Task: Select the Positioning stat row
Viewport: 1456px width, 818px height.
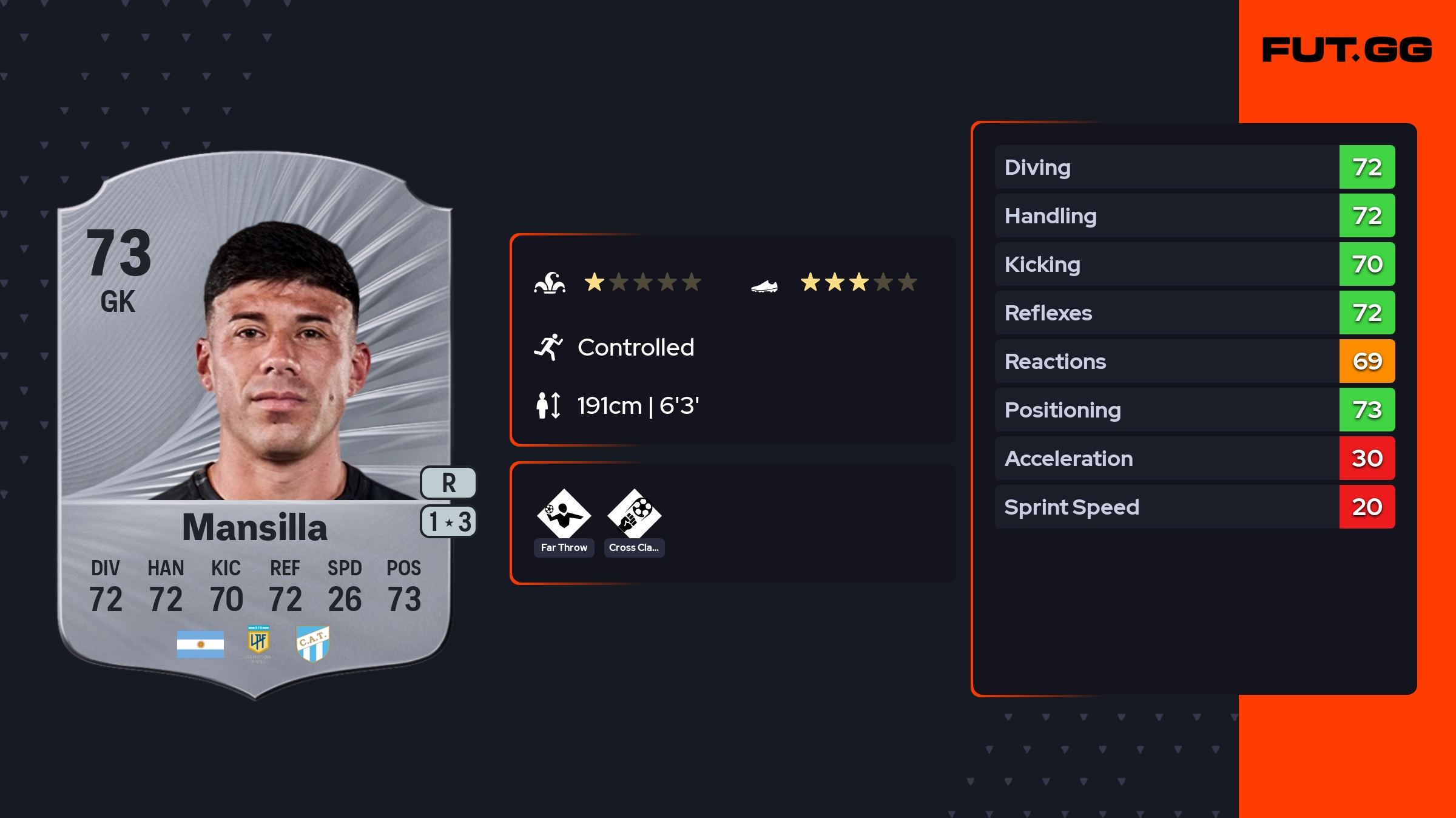Action: (1195, 410)
